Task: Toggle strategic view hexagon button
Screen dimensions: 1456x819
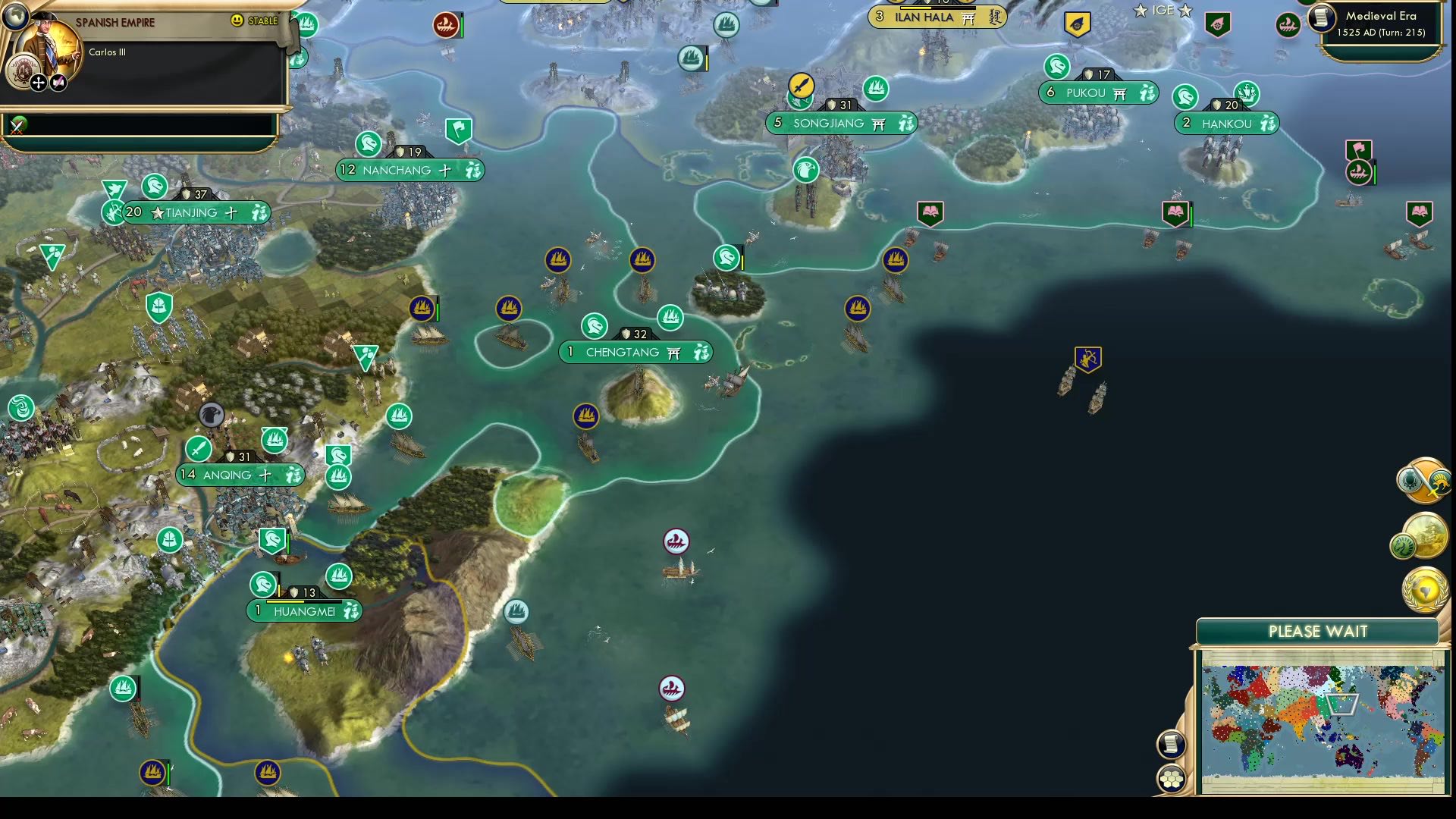Action: click(1172, 777)
